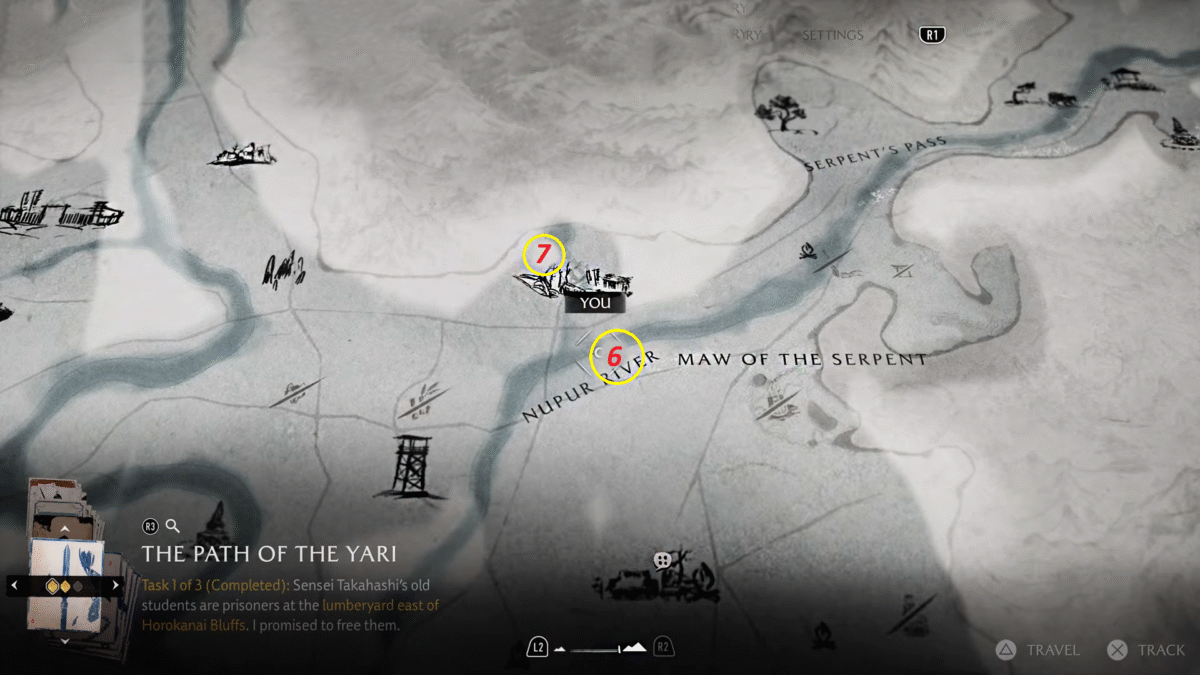The width and height of the screenshot is (1200, 675).
Task: Choose the Travel option
Action: click(x=1040, y=650)
